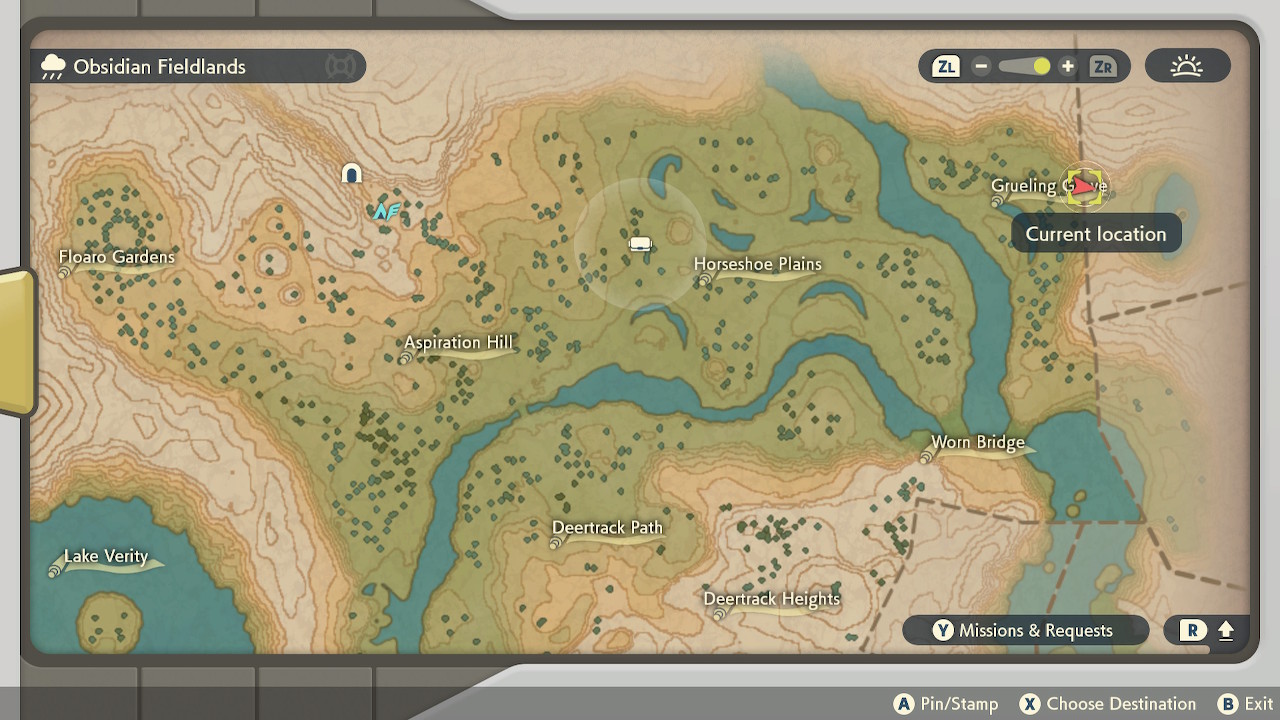Click the upload arrow icon beside the R button

click(x=1226, y=631)
